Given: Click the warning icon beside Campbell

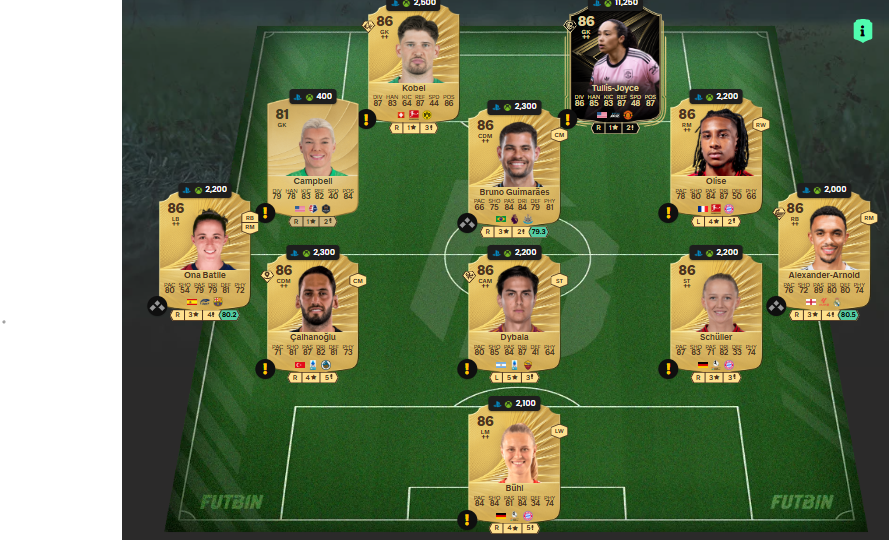Looking at the screenshot, I should [266, 213].
